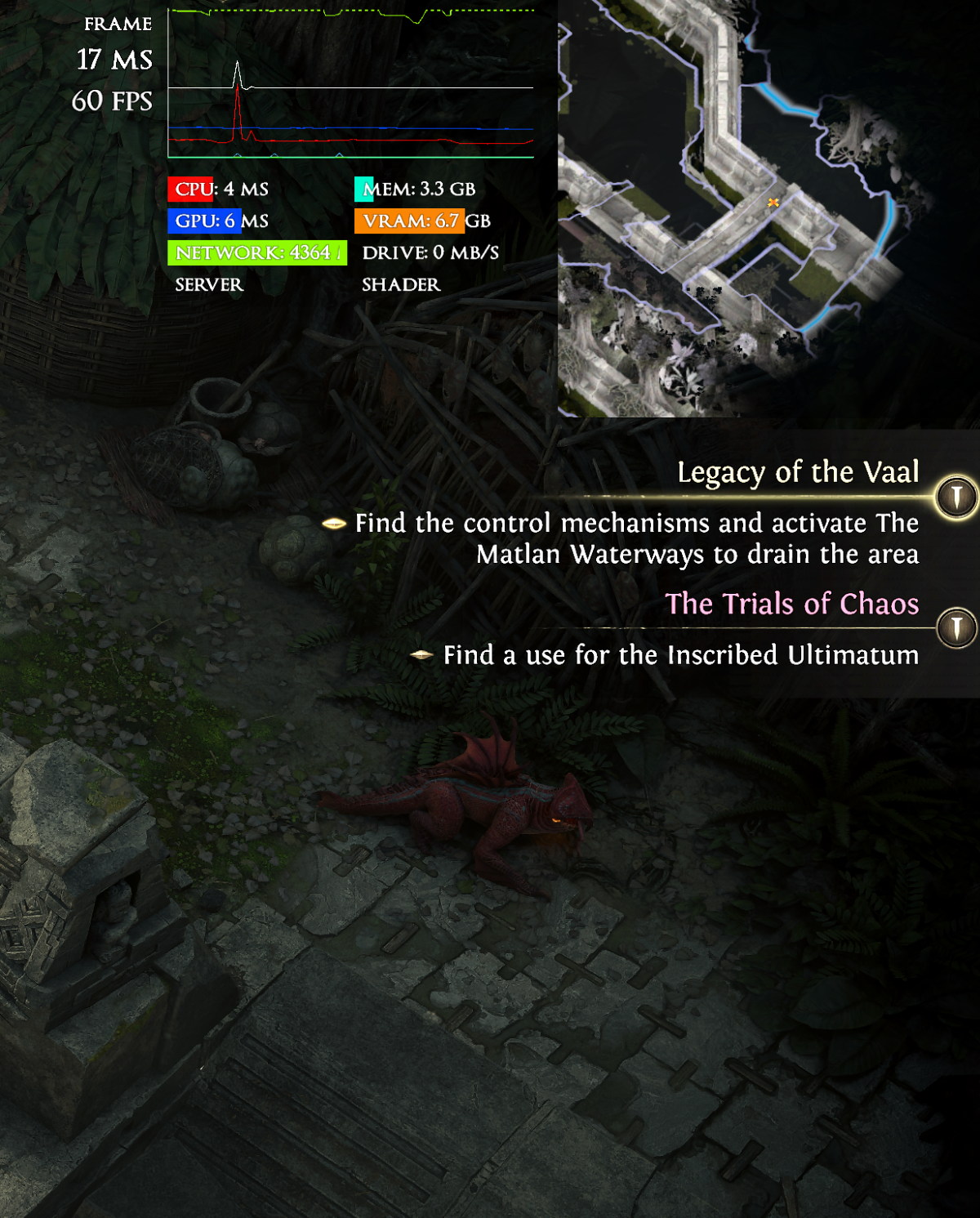Select The Trials of Chaos quest title

pyautogui.click(x=791, y=604)
